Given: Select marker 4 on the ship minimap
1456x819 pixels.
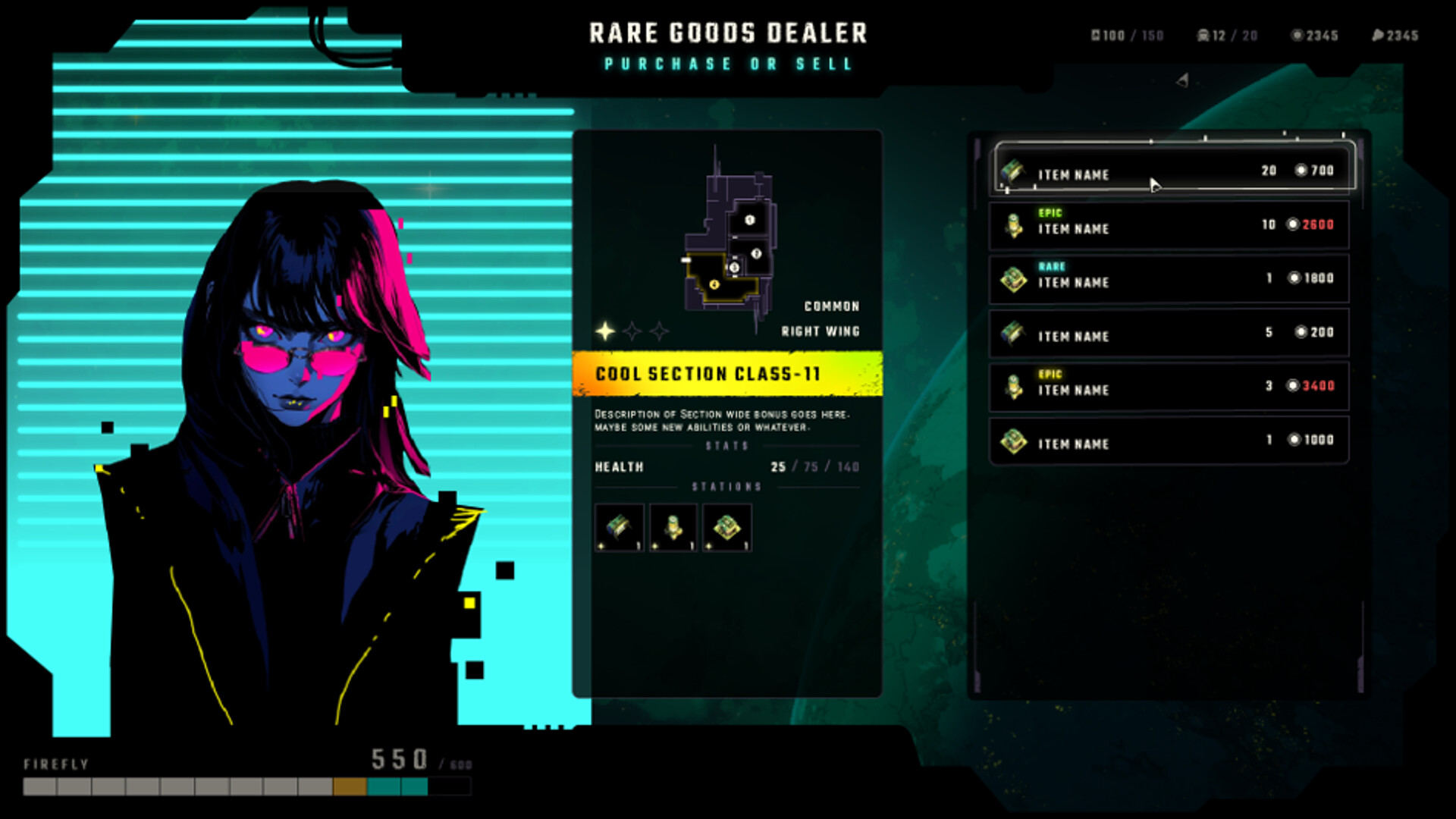Looking at the screenshot, I should 714,283.
